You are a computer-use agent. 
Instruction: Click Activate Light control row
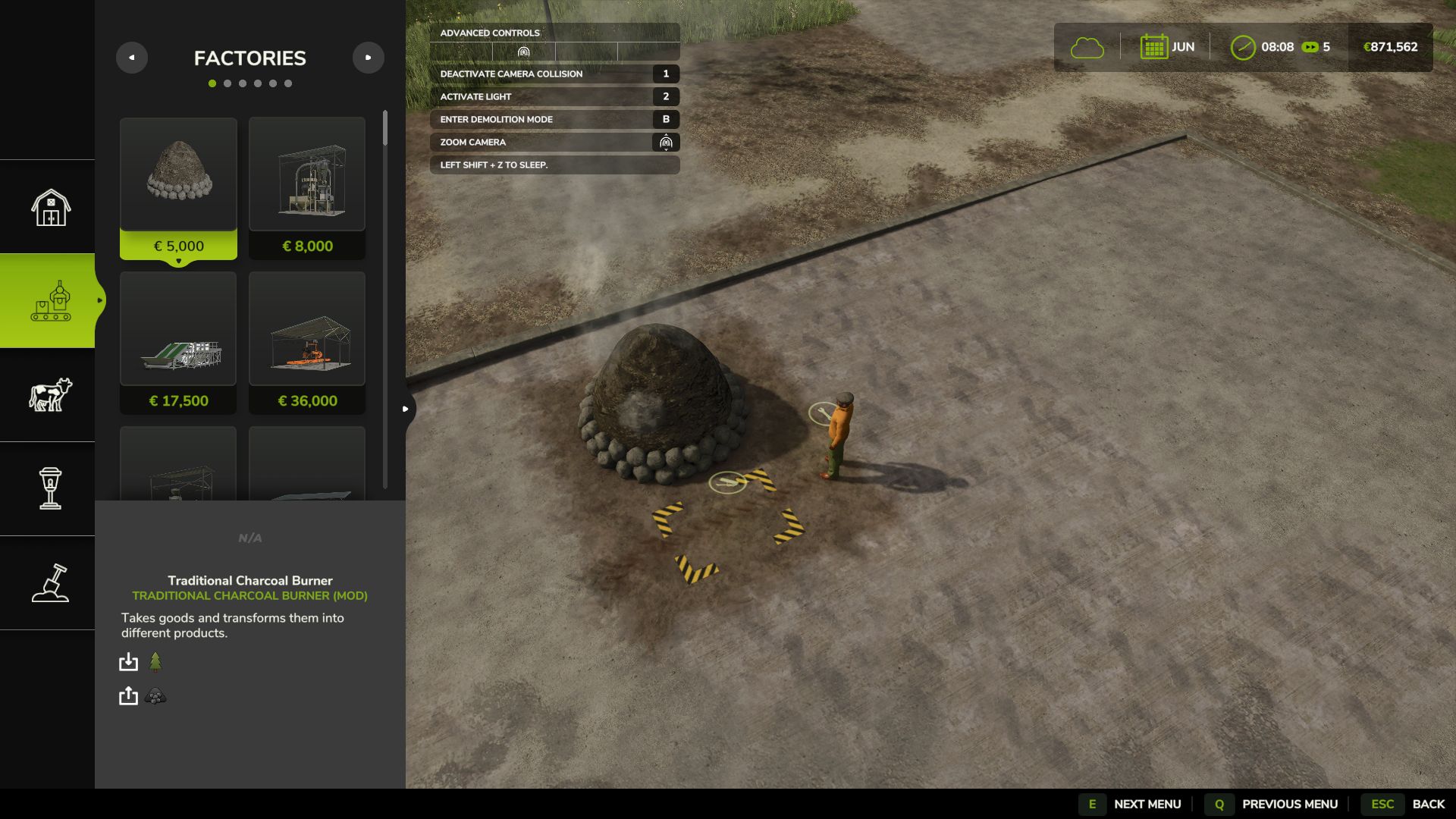pos(554,96)
